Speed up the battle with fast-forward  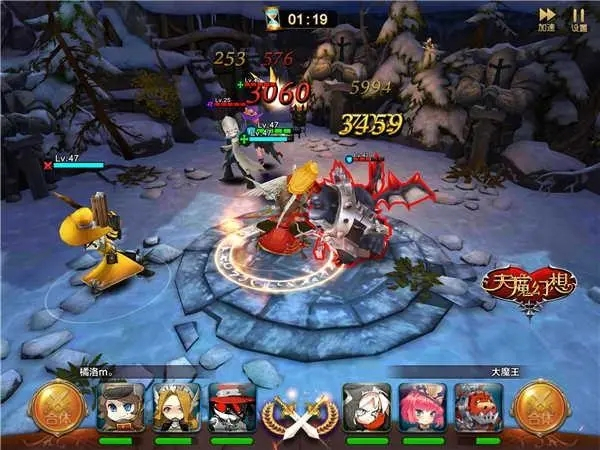[547, 17]
